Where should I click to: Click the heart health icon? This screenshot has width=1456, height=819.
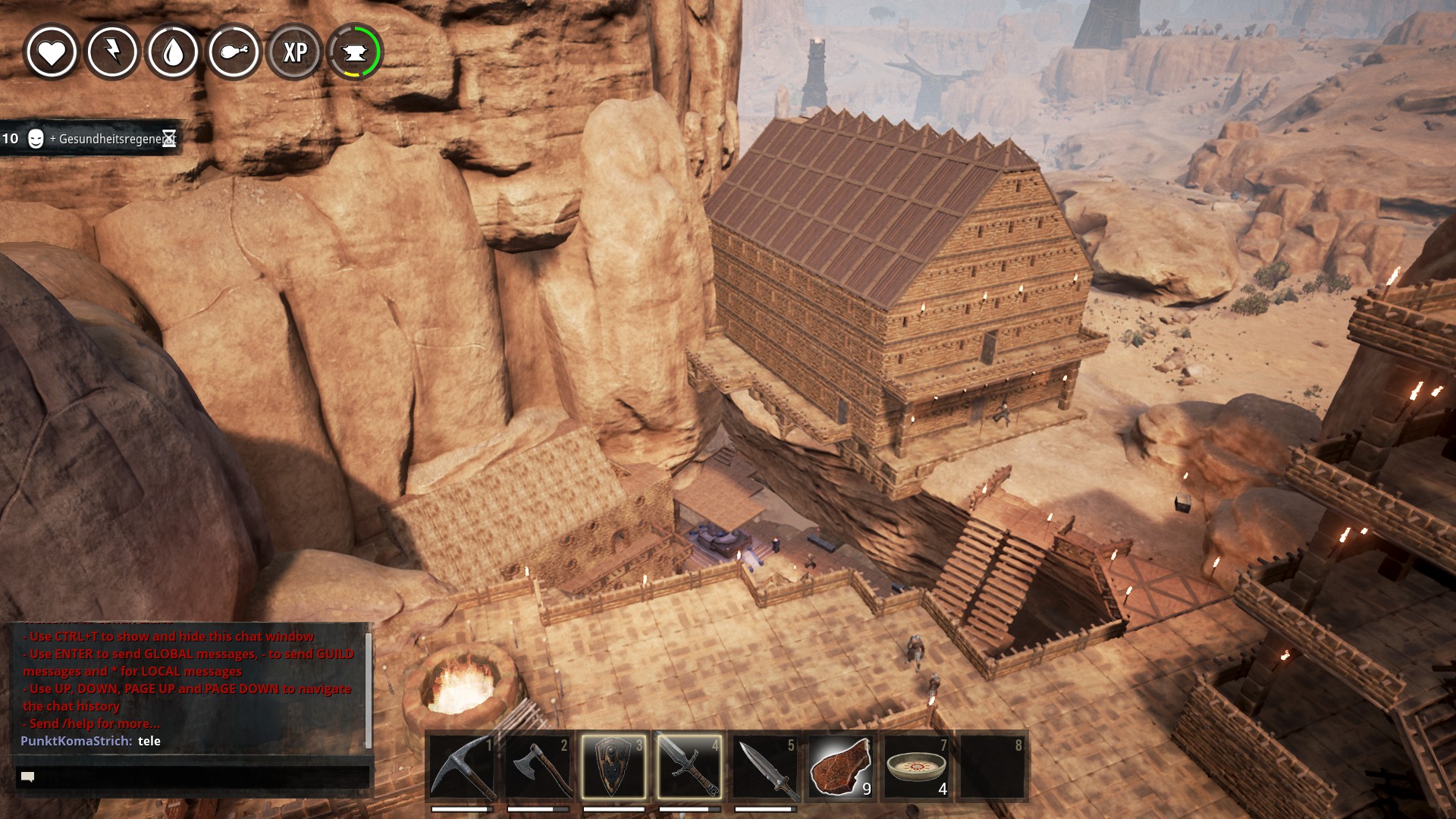(x=52, y=52)
